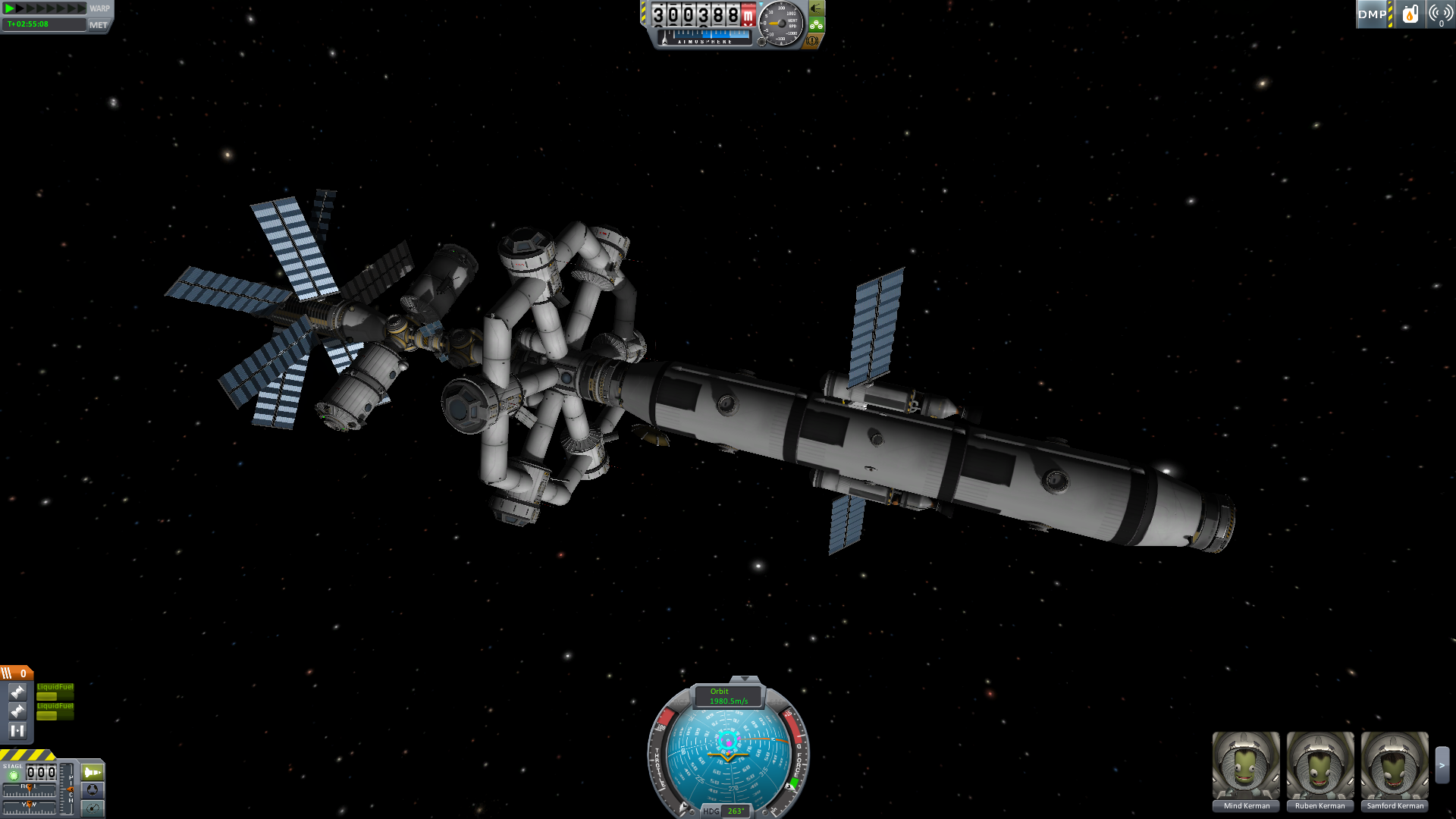Open the DMP multiplayer toolbar button

(x=1372, y=14)
